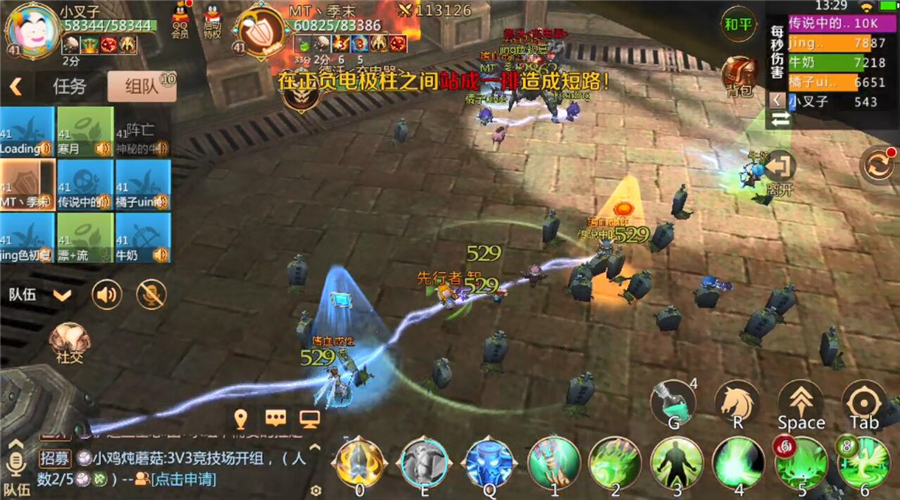Open the 背包 backpack
This screenshot has width=900, height=500.
[739, 77]
